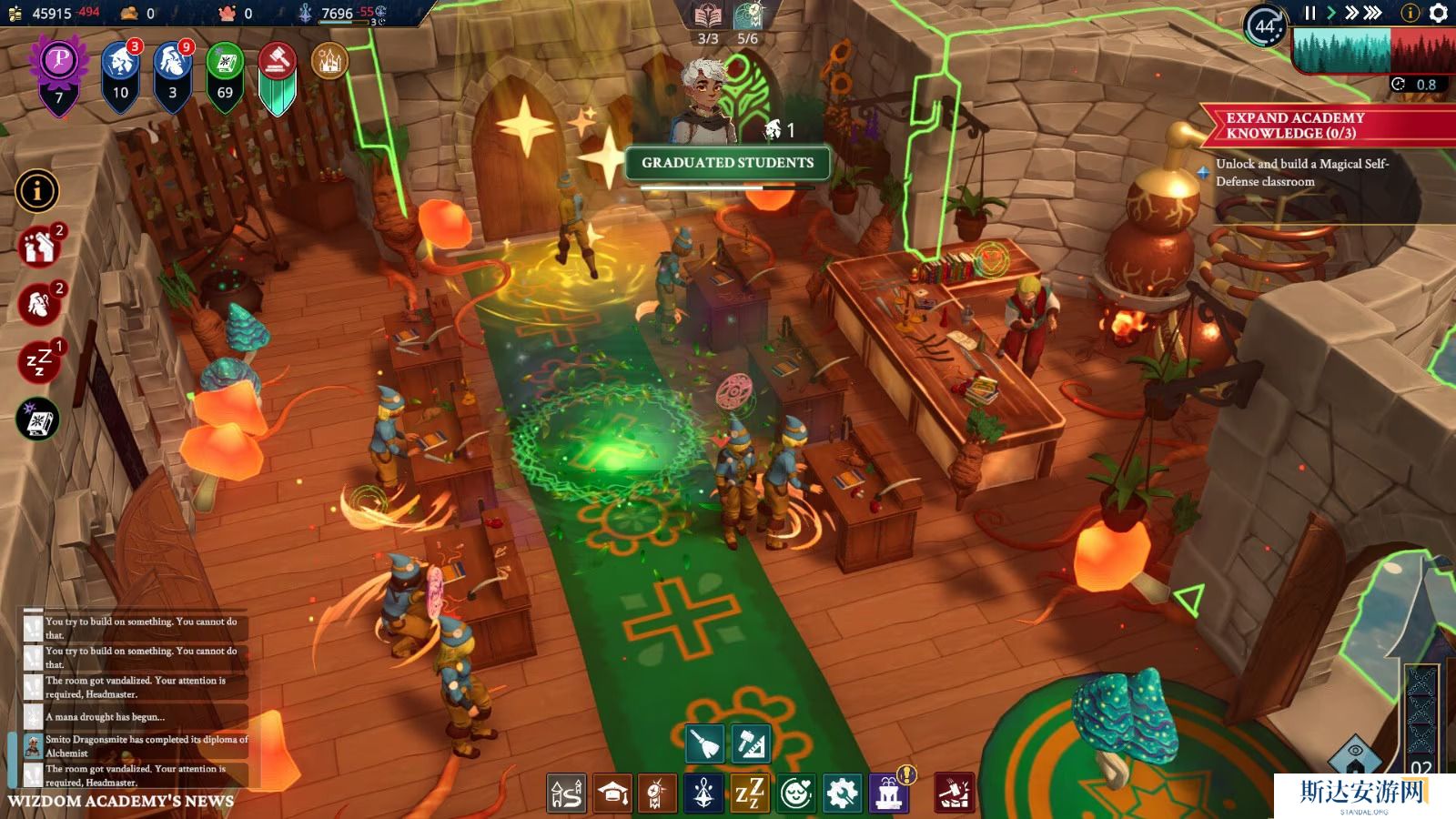Open the gear and wrench maintenance category
1456x819 pixels.
[x=842, y=794]
